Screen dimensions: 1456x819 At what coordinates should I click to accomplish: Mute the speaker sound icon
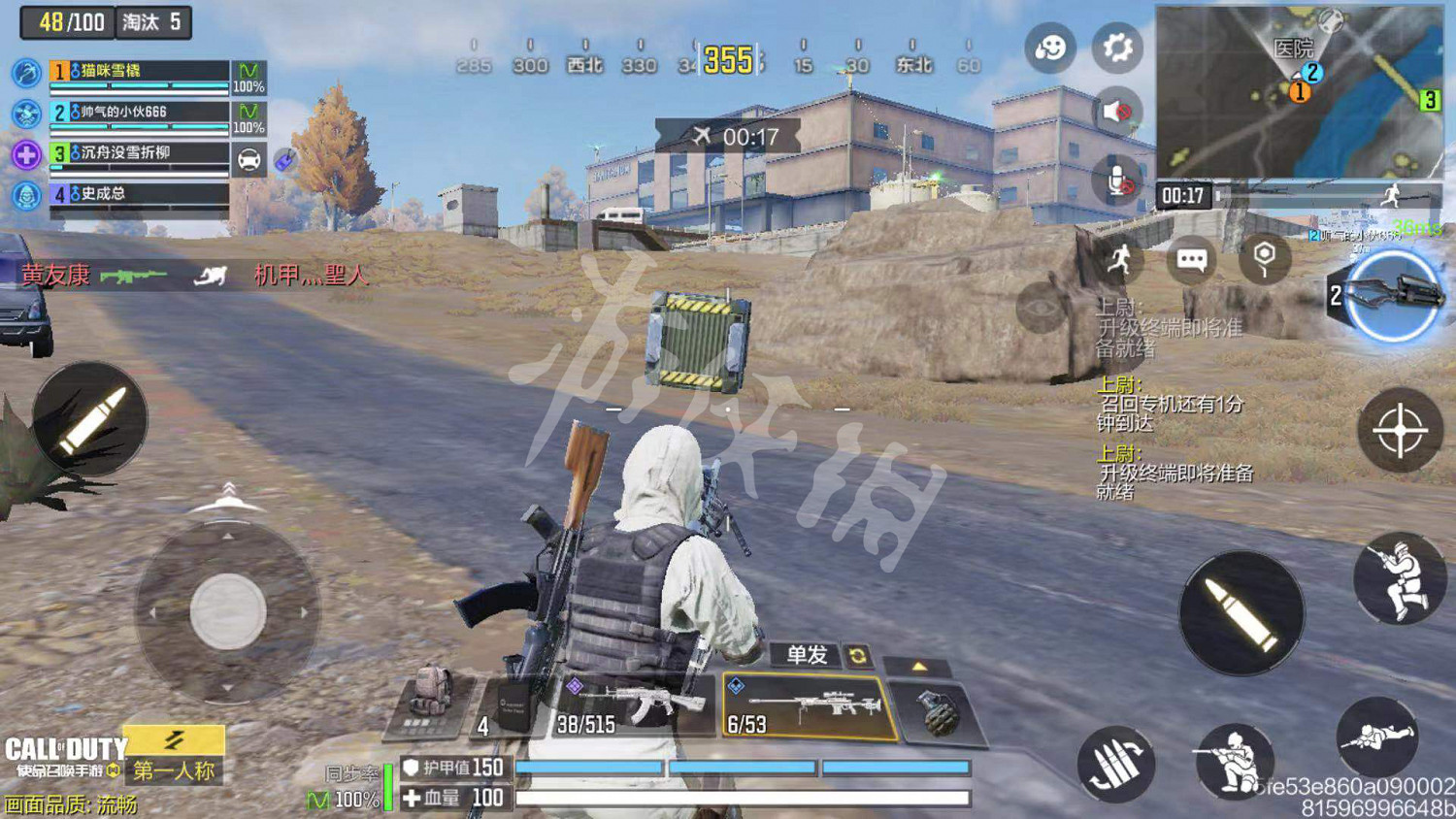point(1117,113)
